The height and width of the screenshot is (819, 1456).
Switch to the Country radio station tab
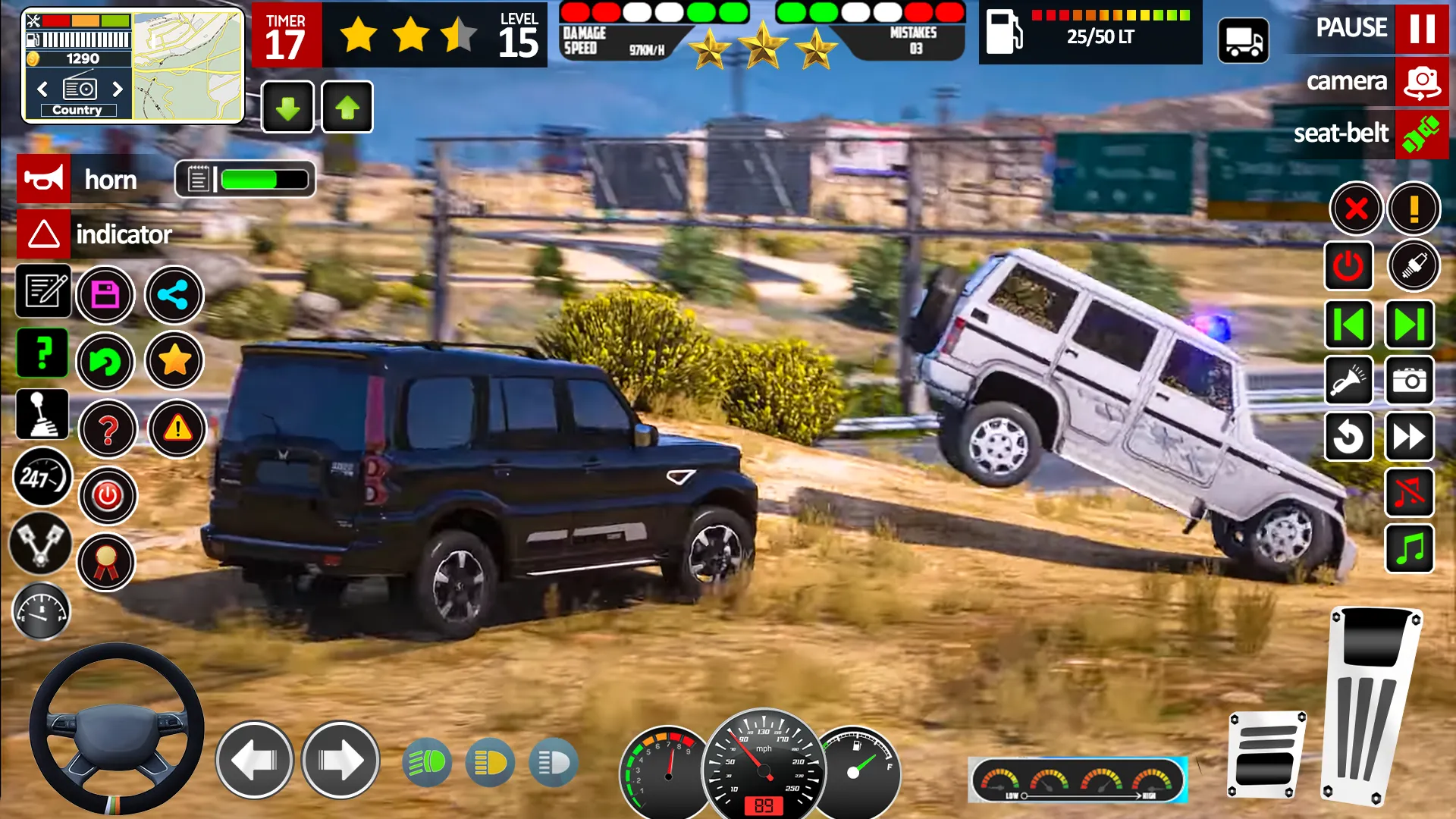point(78,109)
